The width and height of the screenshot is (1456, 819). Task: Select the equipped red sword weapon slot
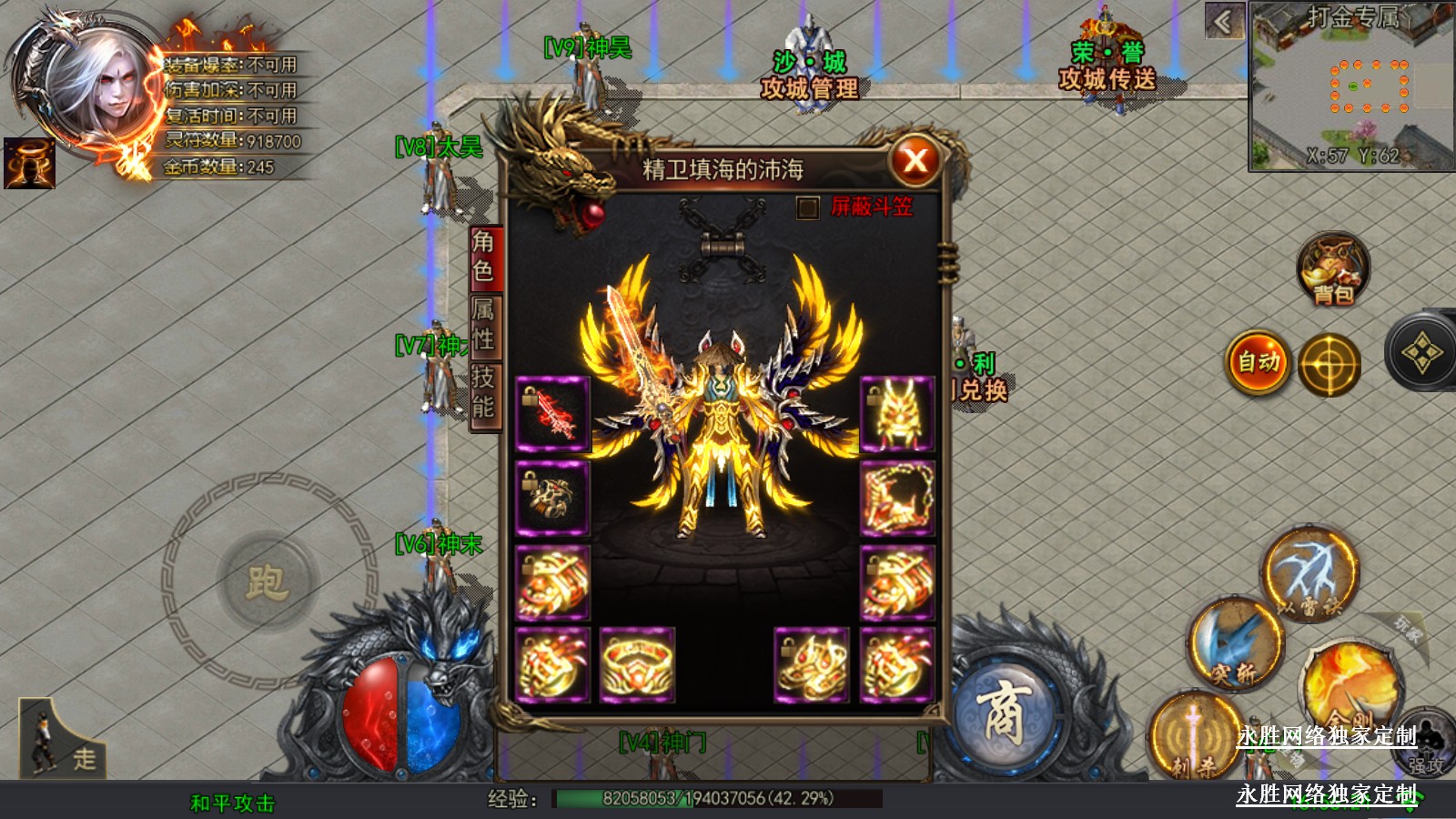coord(552,414)
